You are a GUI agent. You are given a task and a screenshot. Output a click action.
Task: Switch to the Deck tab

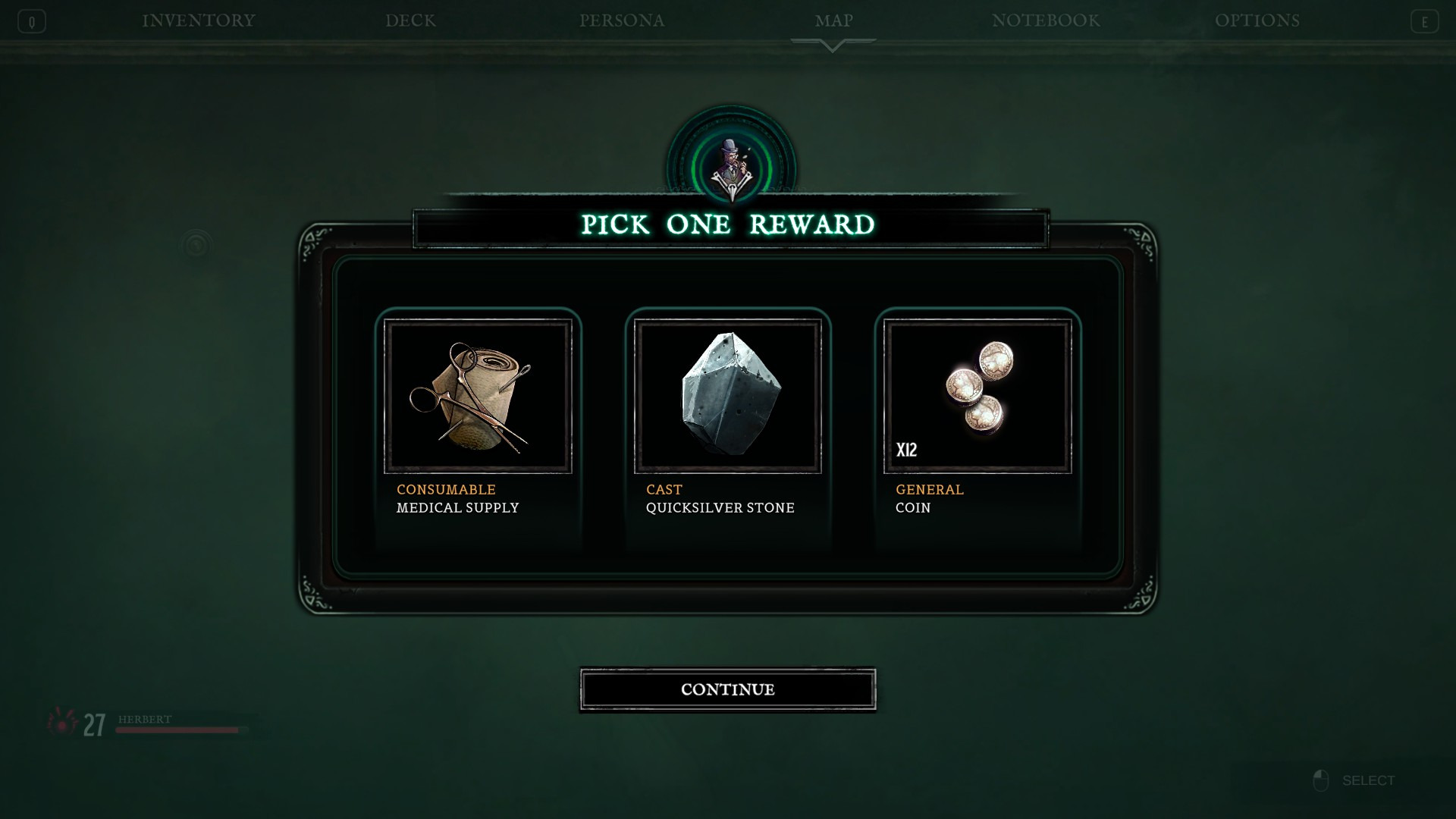click(410, 20)
